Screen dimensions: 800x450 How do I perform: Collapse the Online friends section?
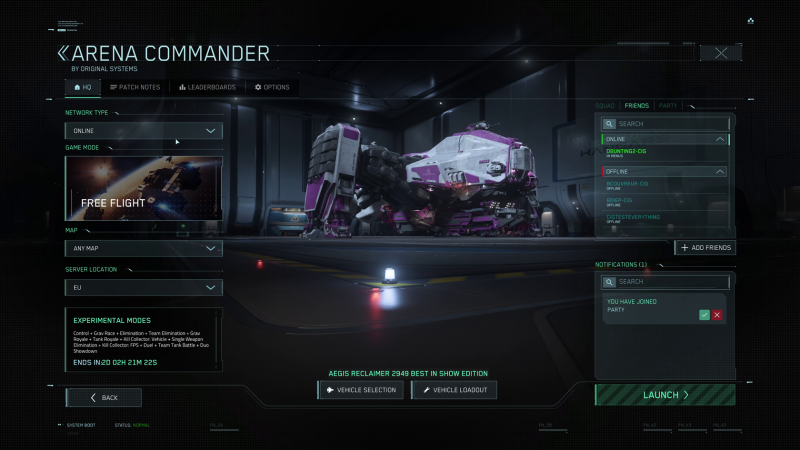[721, 139]
